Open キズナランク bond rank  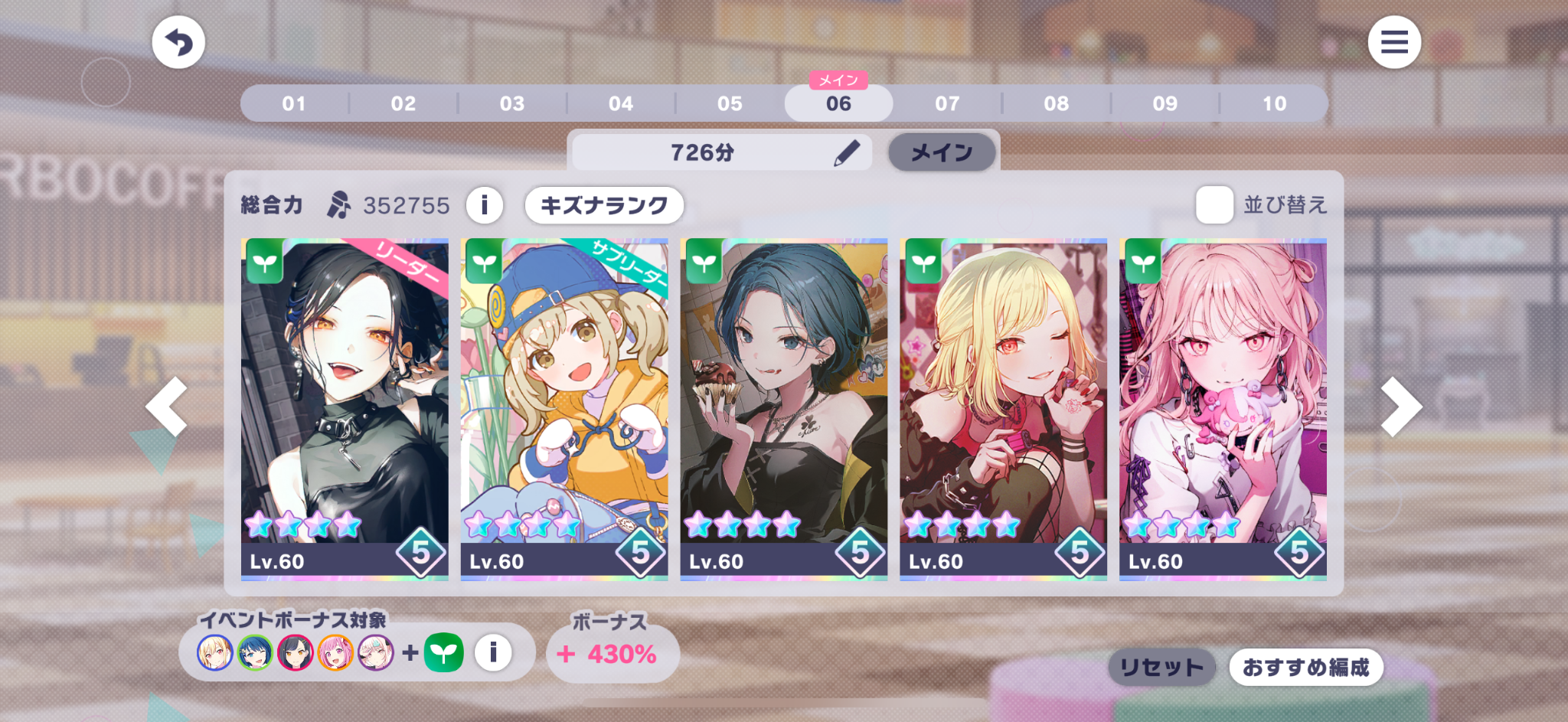click(604, 205)
